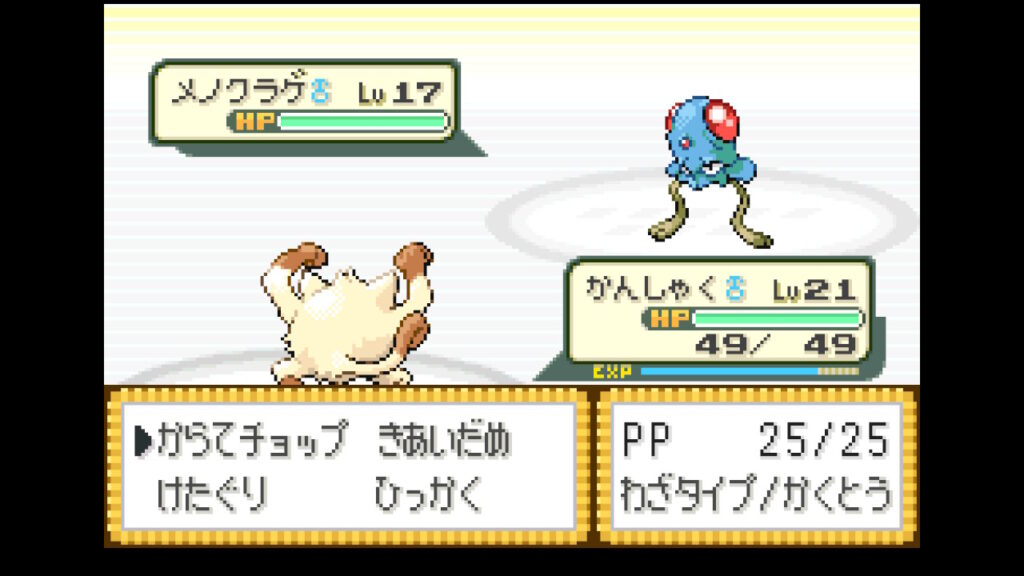
Task: Select the からてチョップ move
Action: tap(253, 439)
